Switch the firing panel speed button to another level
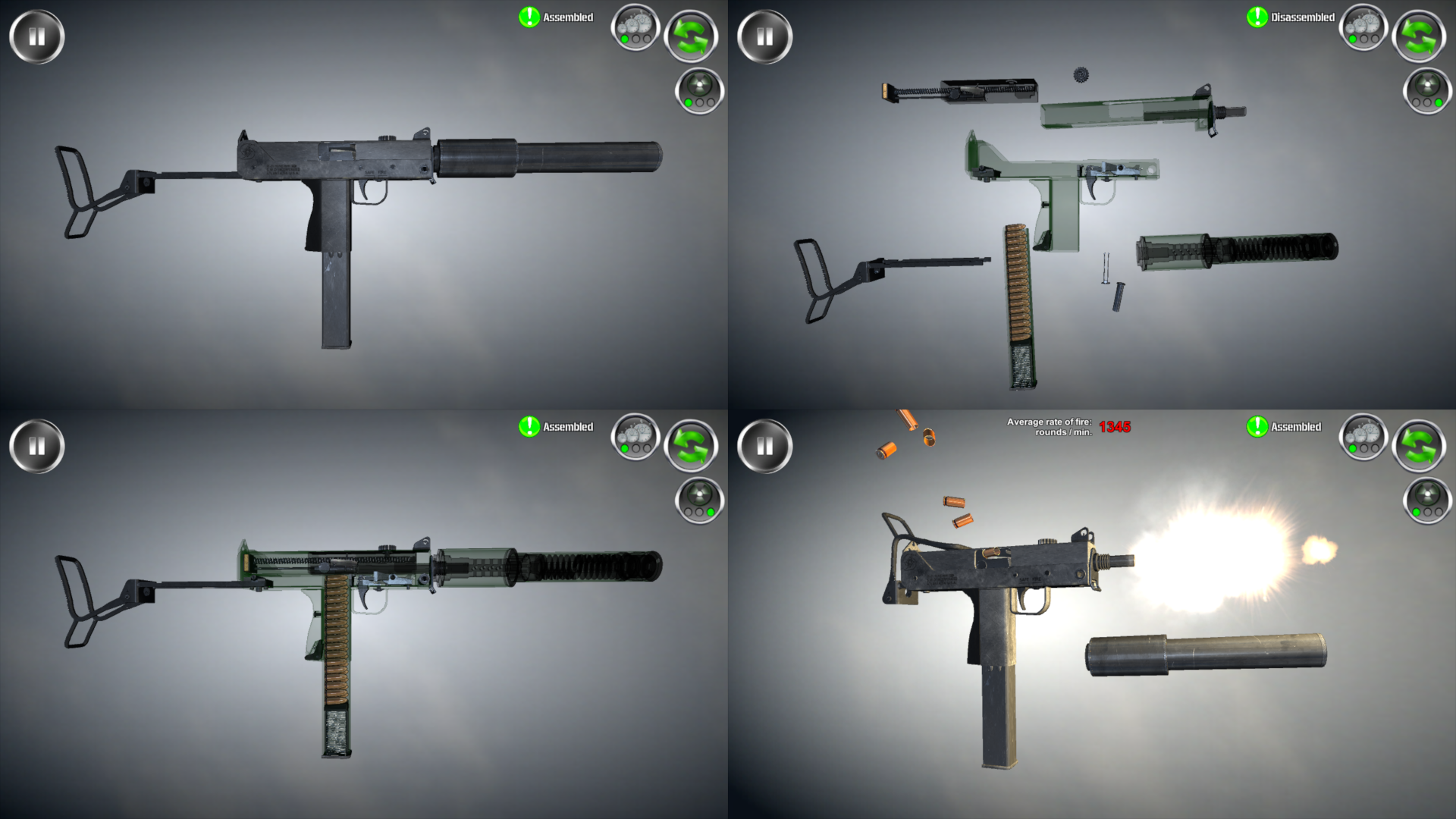 (1363, 438)
